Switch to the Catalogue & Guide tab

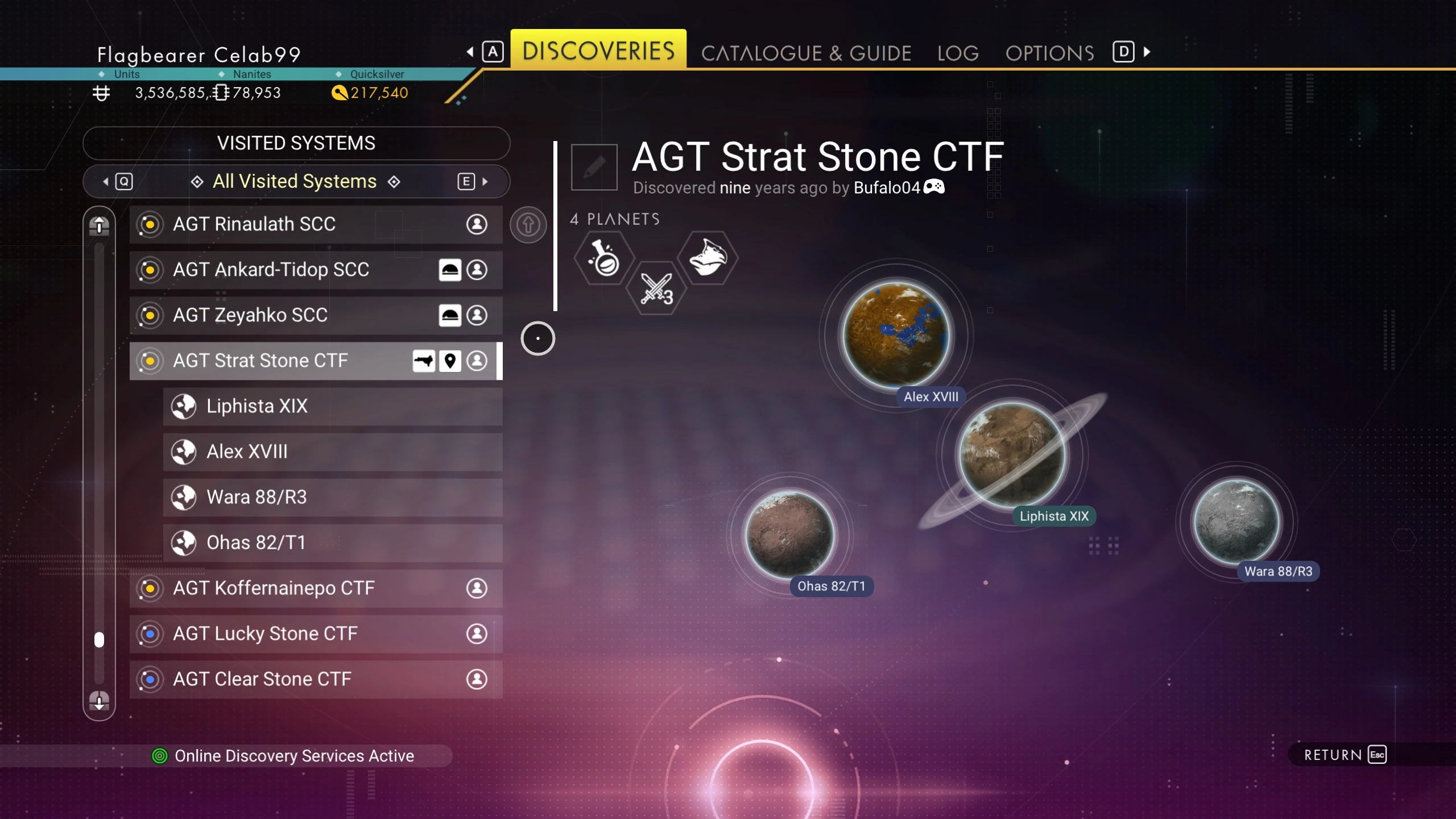click(806, 53)
